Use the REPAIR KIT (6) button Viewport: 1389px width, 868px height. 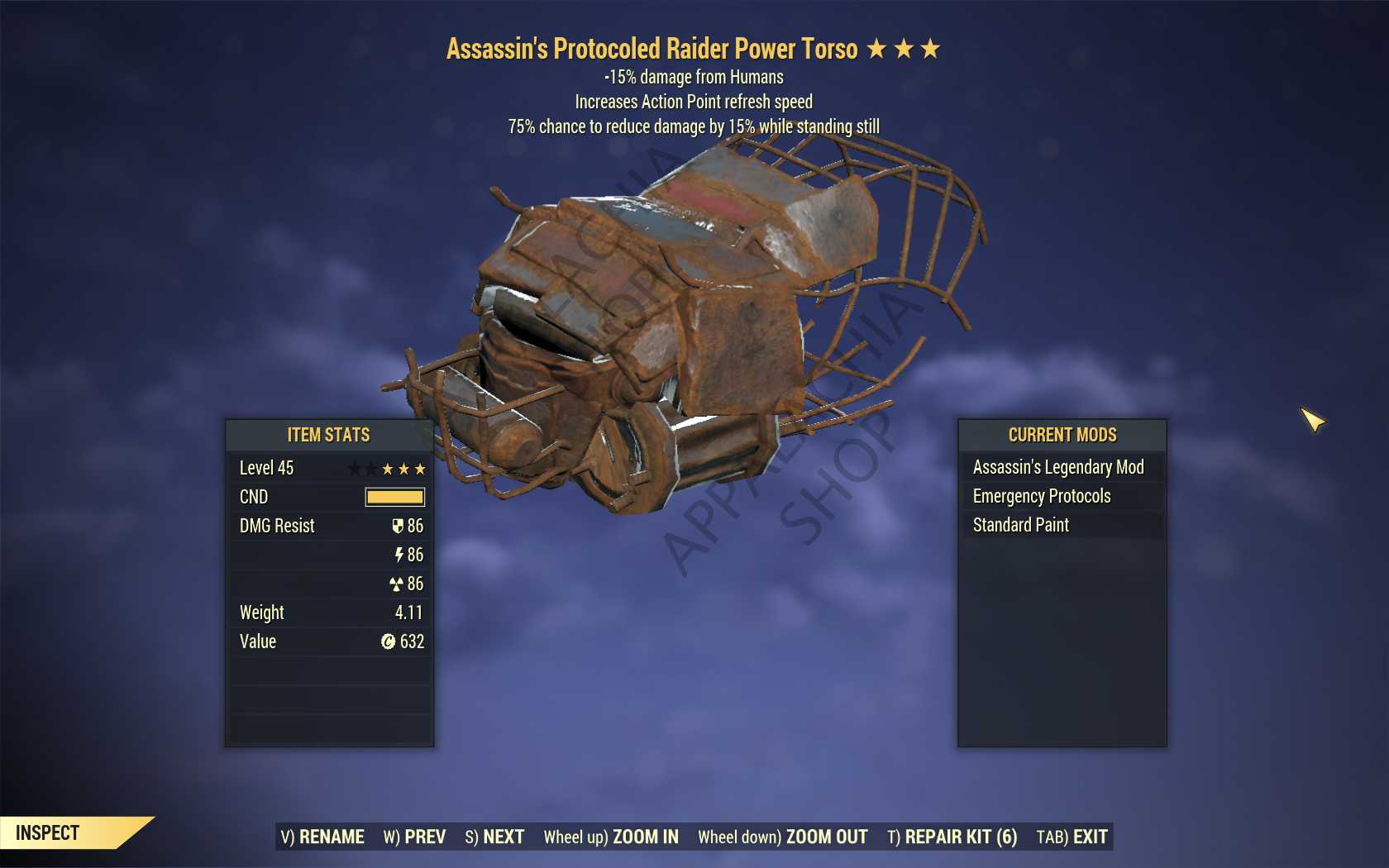tap(952, 837)
